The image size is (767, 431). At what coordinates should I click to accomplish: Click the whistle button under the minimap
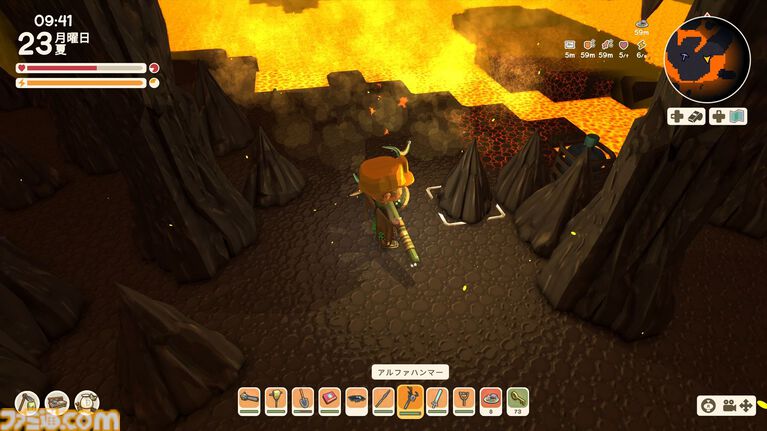(687, 116)
